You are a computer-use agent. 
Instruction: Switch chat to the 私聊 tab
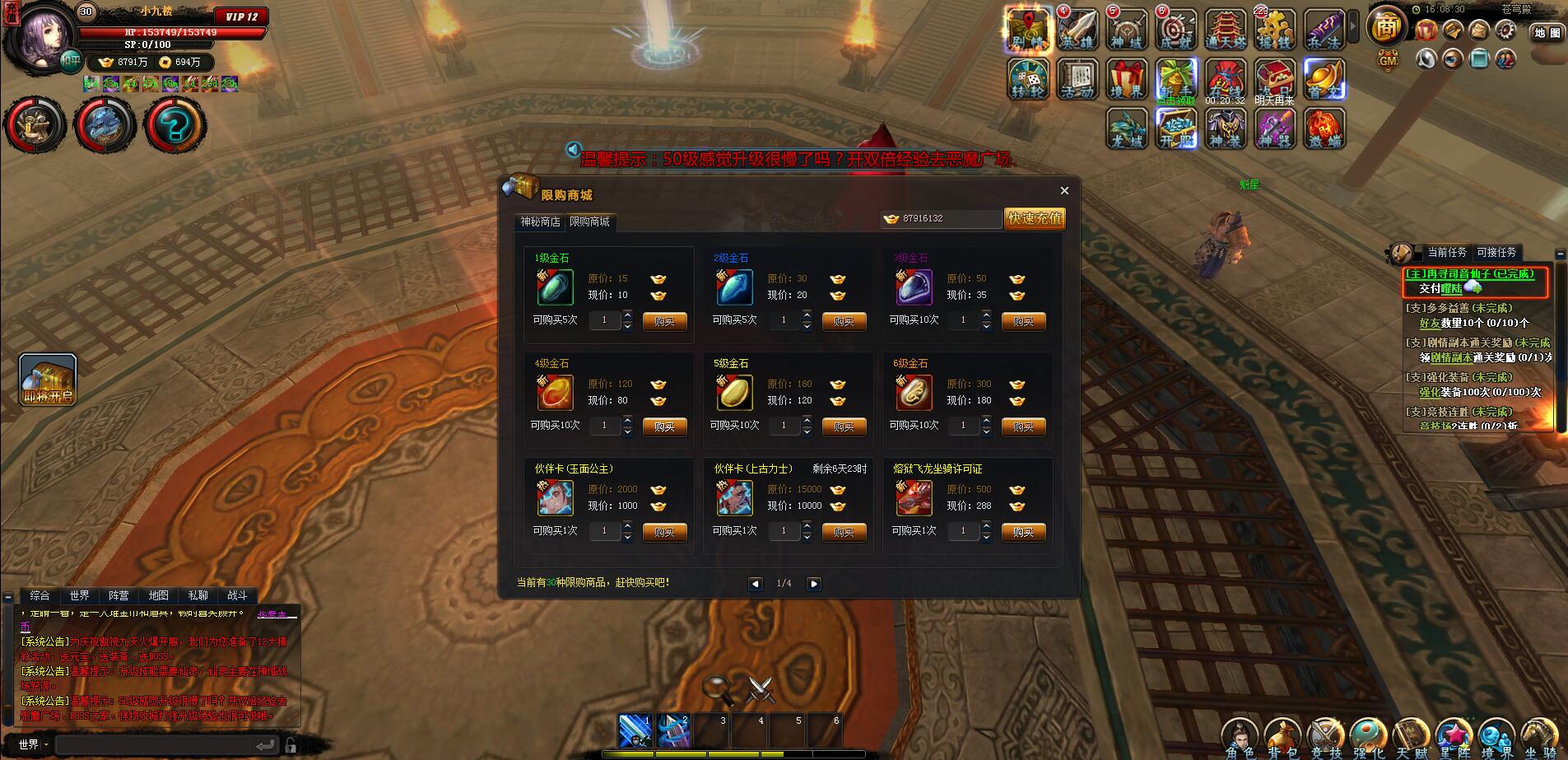point(198,595)
